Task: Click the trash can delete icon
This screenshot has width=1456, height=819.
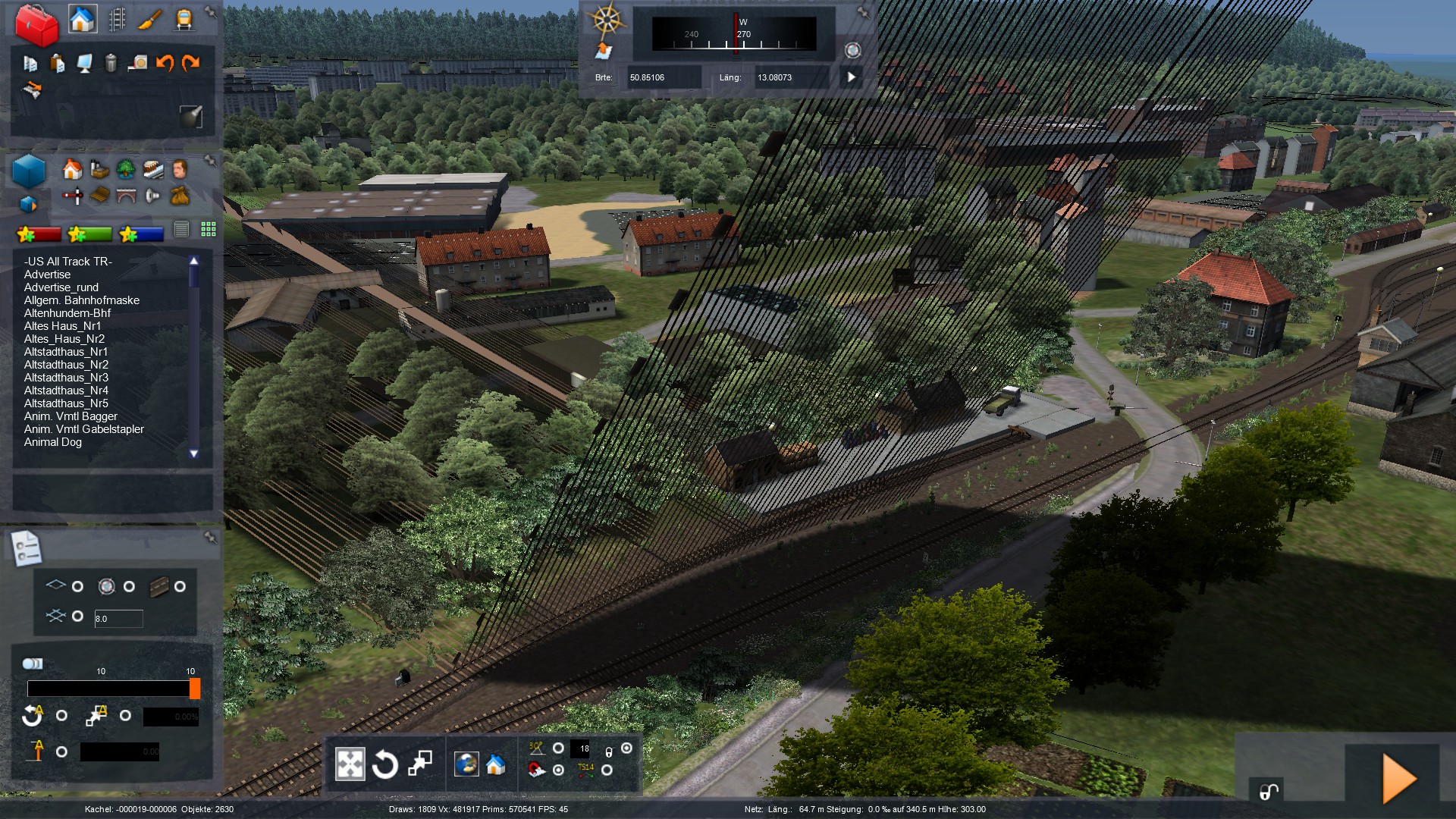Action: [111, 63]
